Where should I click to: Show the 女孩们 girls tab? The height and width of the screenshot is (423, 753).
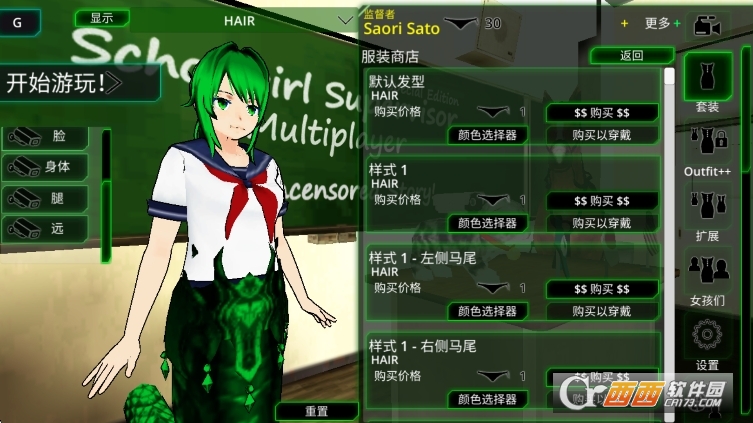tap(707, 279)
